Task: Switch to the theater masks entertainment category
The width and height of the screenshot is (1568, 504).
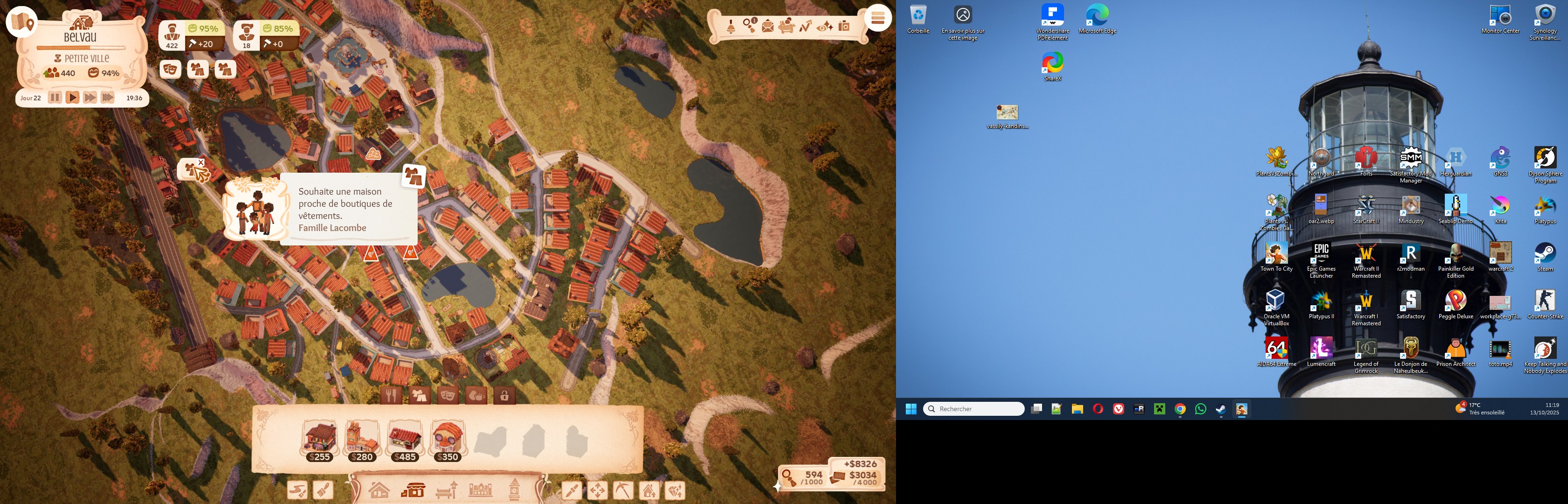Action: pos(448,396)
